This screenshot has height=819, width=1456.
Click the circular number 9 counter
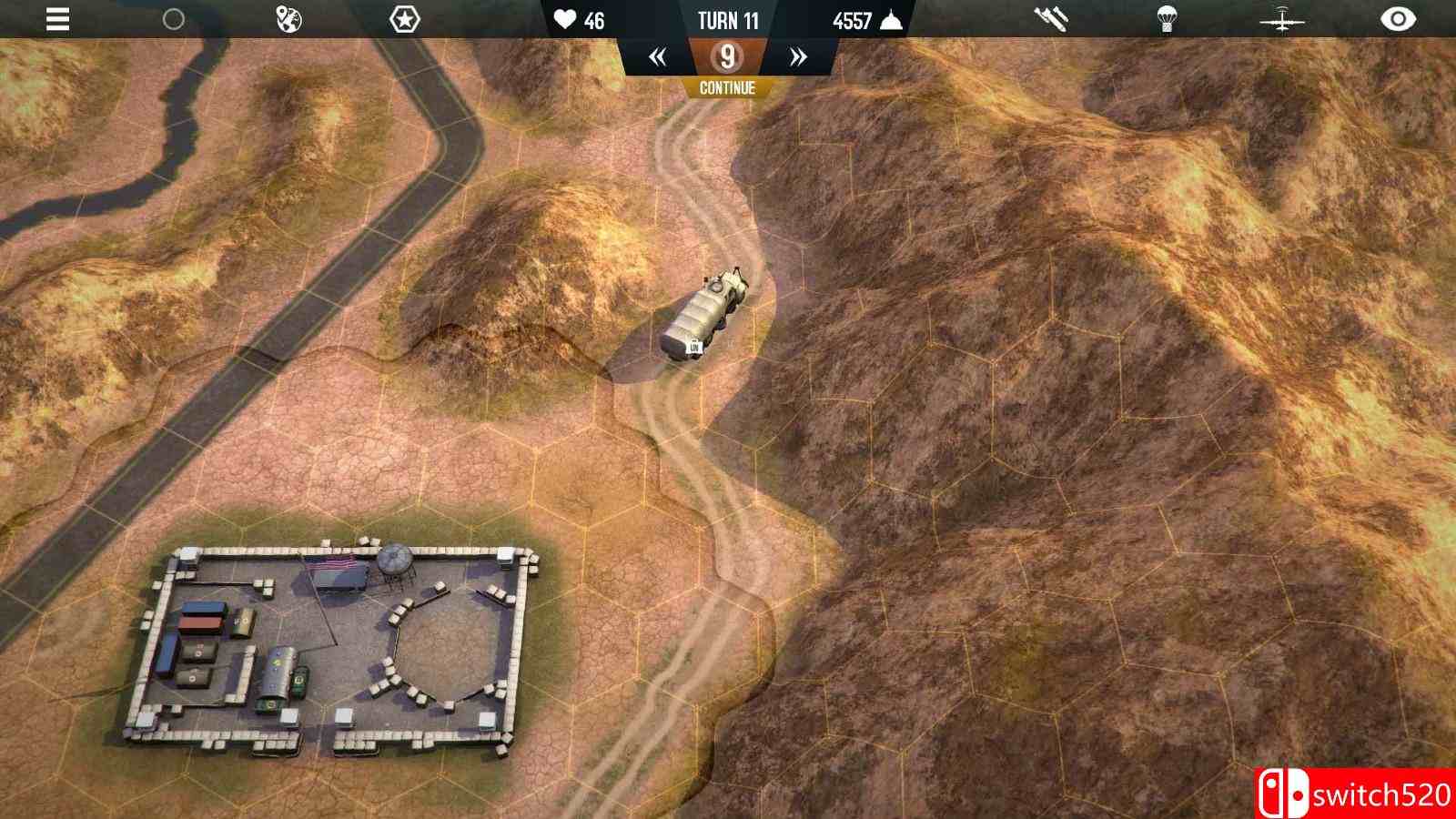tap(727, 57)
